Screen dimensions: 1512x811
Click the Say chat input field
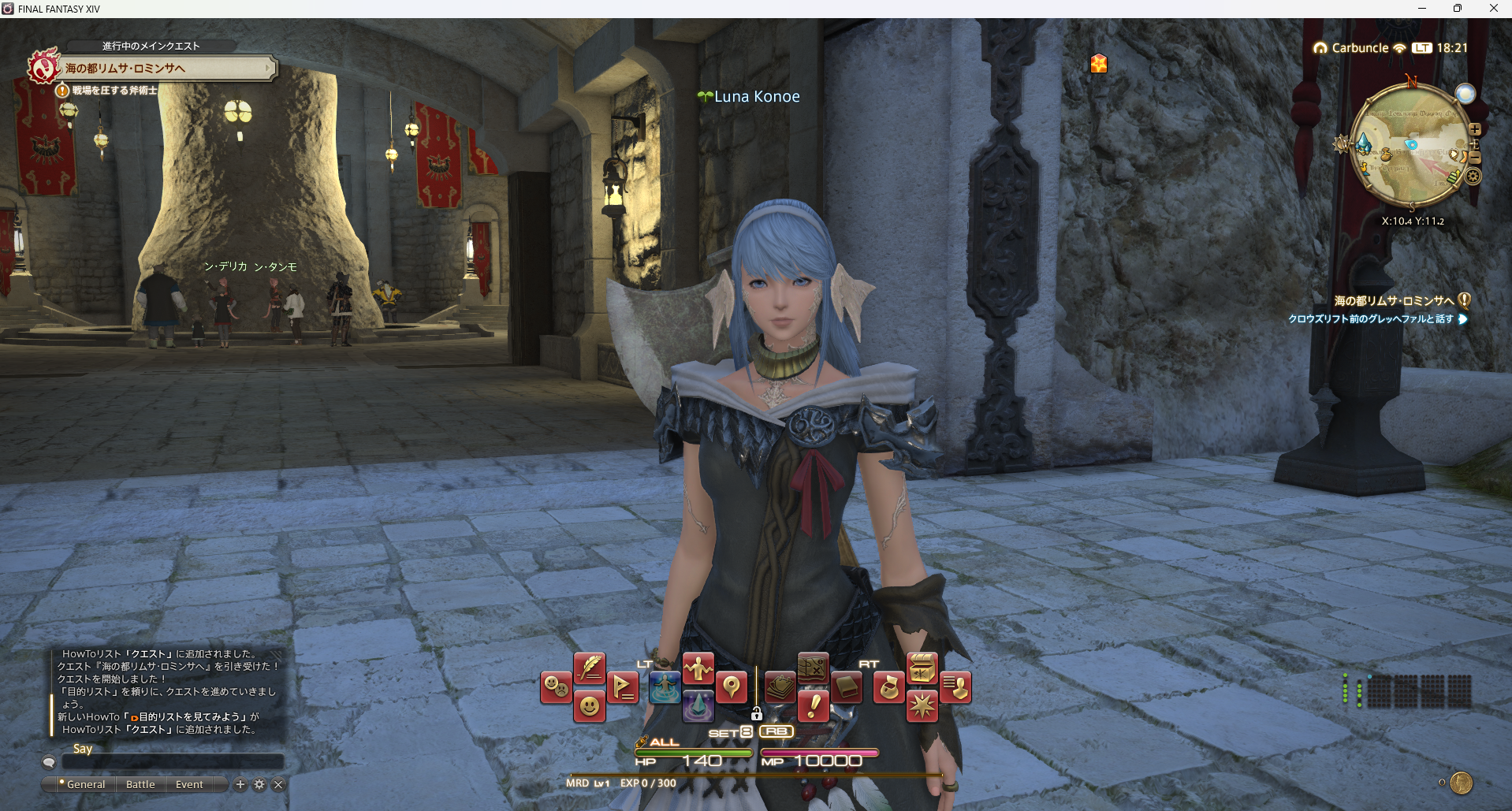pyautogui.click(x=172, y=761)
